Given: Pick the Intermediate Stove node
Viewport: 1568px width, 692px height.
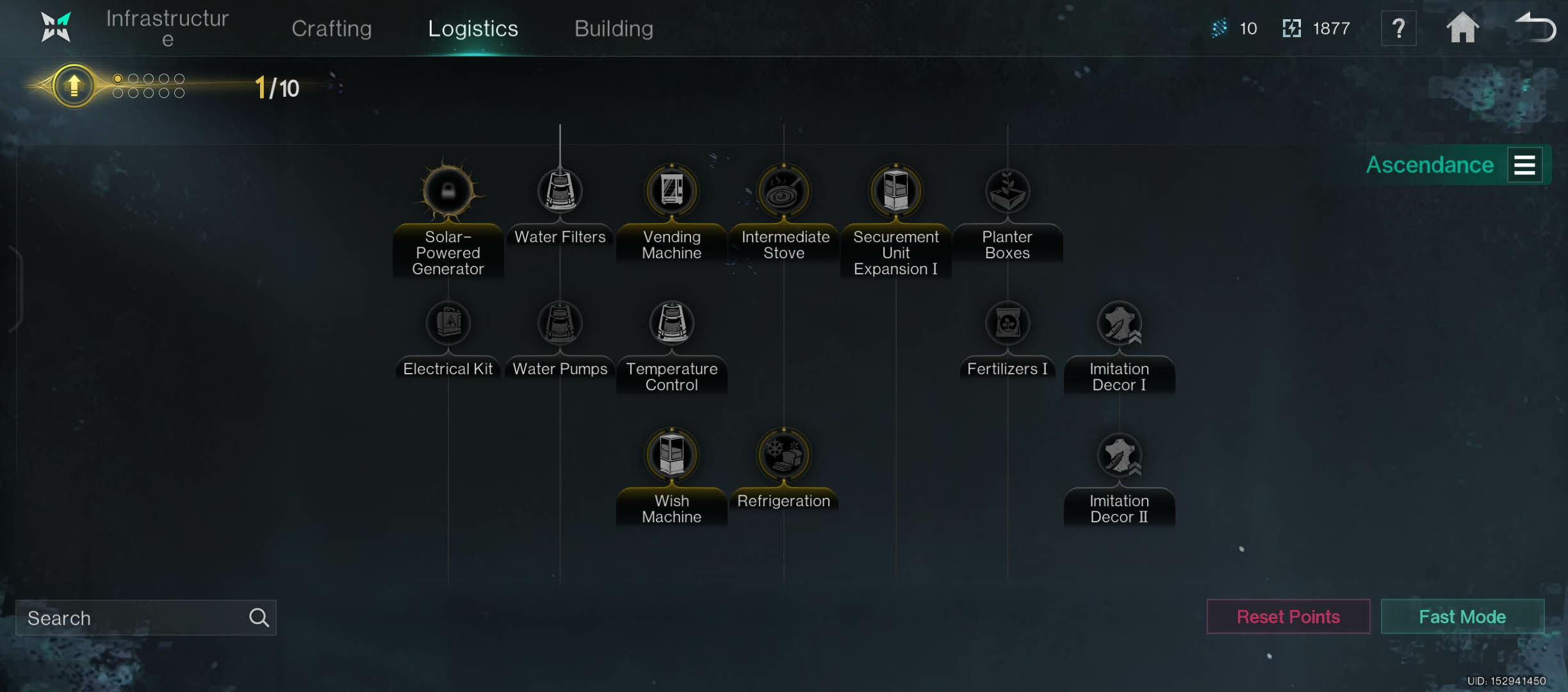Looking at the screenshot, I should (783, 191).
